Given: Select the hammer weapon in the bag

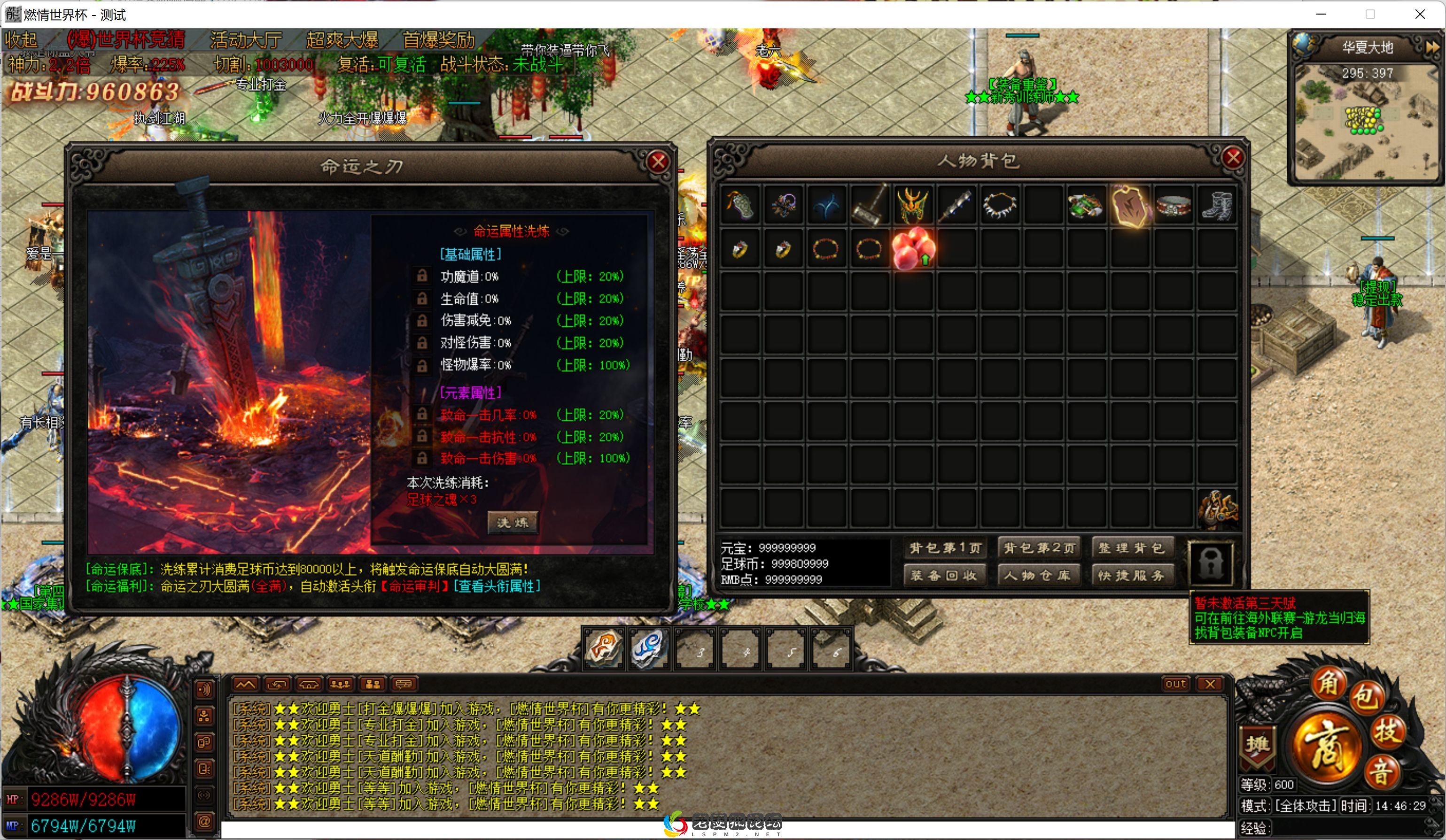Looking at the screenshot, I should [x=869, y=205].
